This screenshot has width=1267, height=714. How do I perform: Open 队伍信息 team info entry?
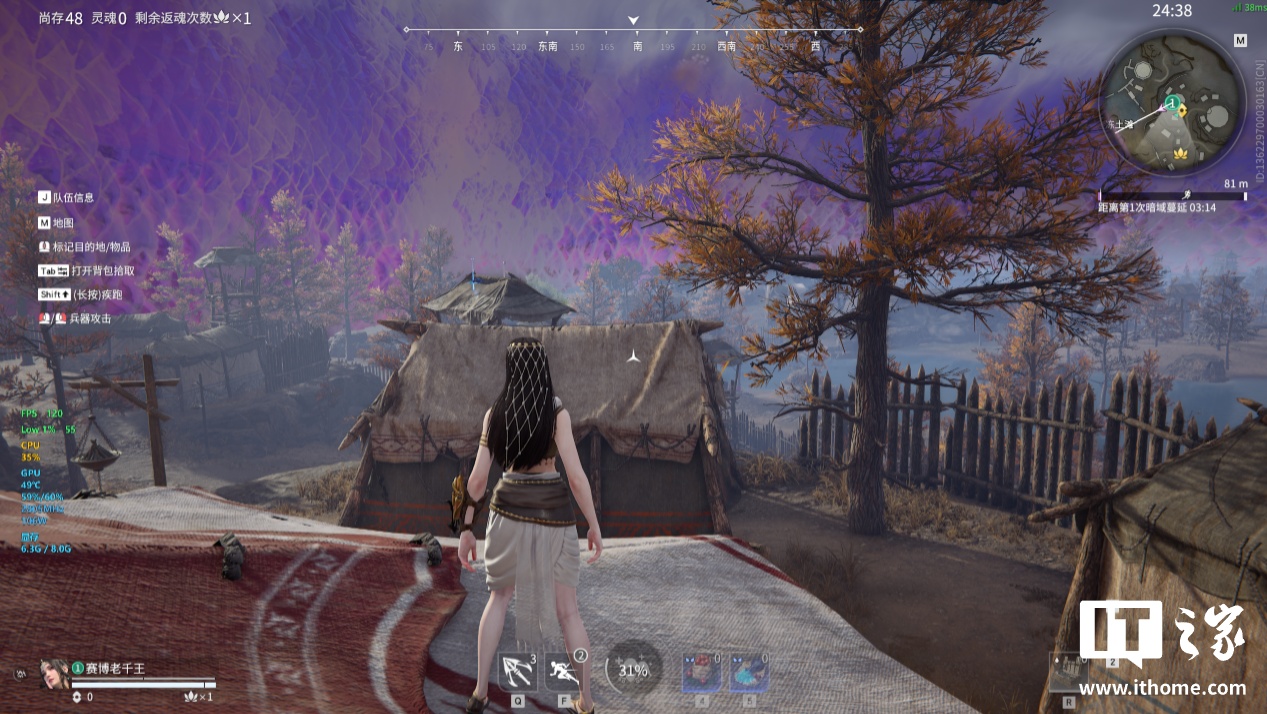tap(74, 198)
